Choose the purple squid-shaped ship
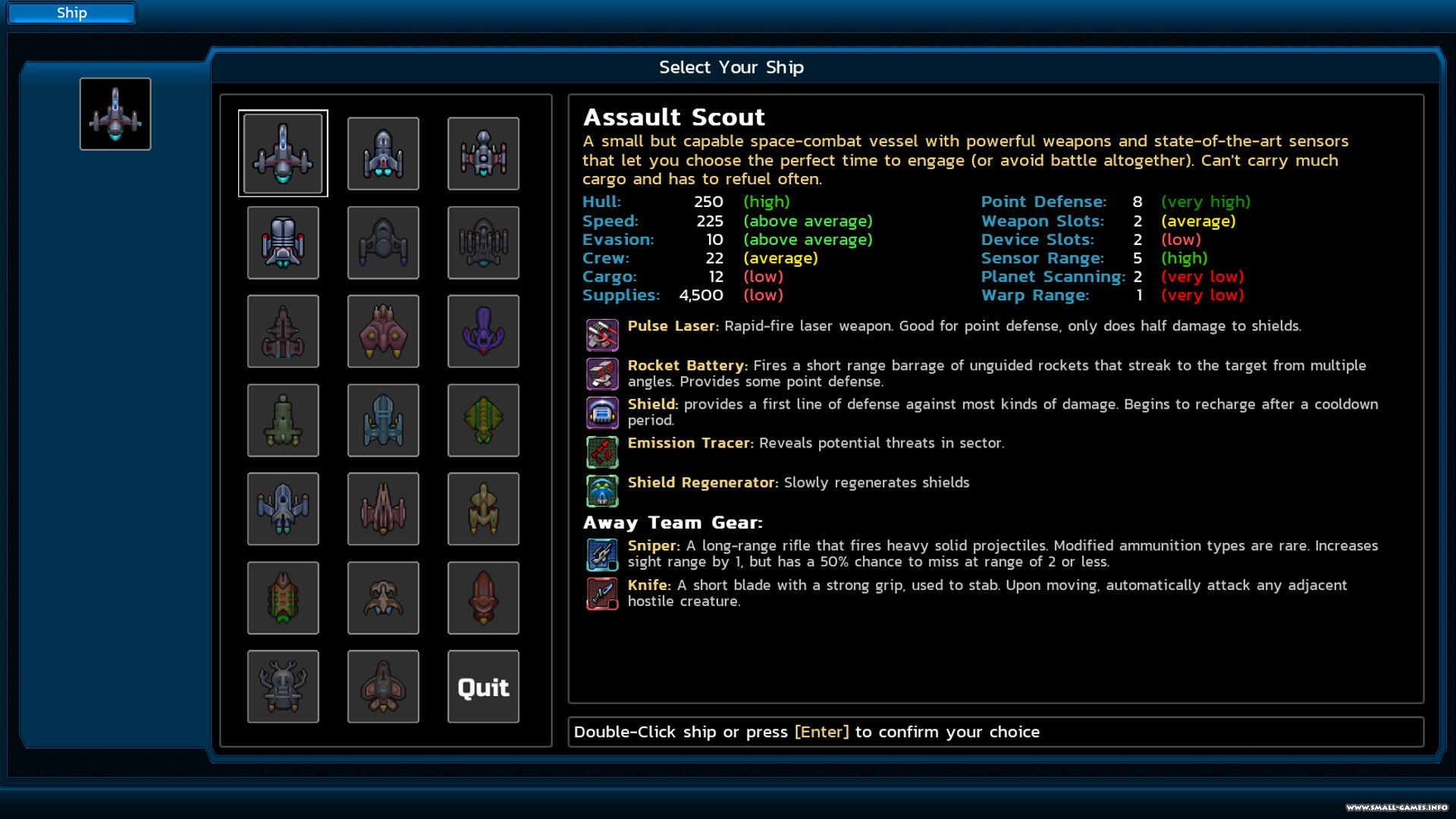 [x=483, y=331]
